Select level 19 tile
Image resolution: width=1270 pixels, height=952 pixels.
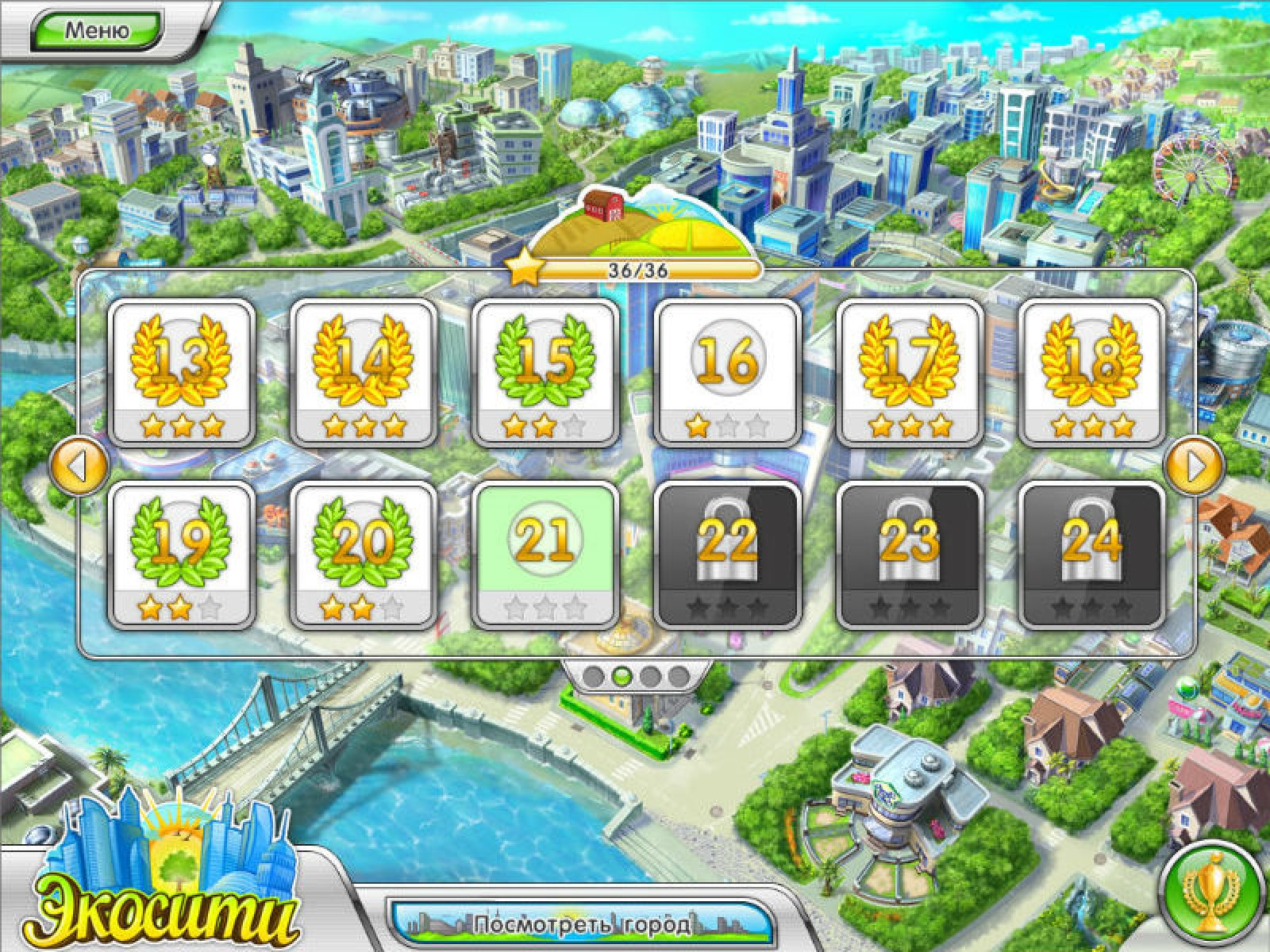181,554
